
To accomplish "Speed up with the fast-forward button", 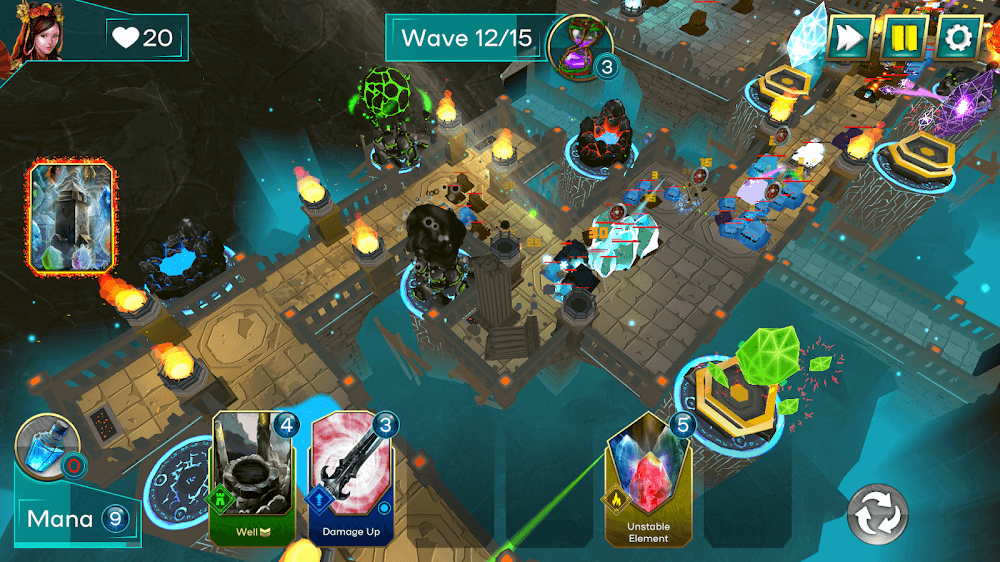I will pos(850,38).
